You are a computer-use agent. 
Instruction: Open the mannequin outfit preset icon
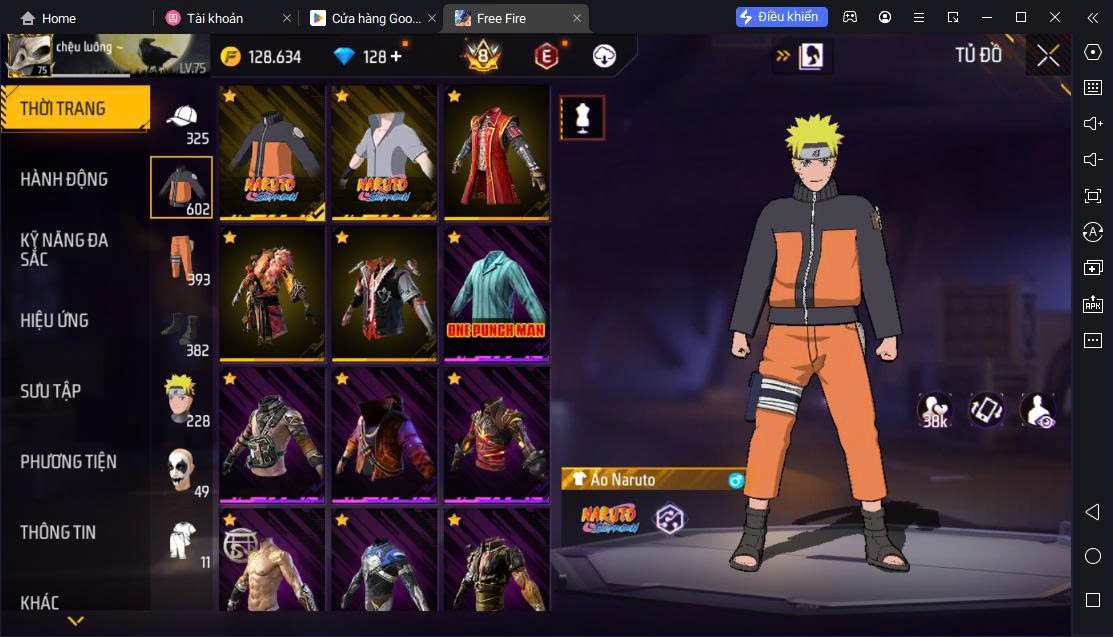click(x=582, y=118)
